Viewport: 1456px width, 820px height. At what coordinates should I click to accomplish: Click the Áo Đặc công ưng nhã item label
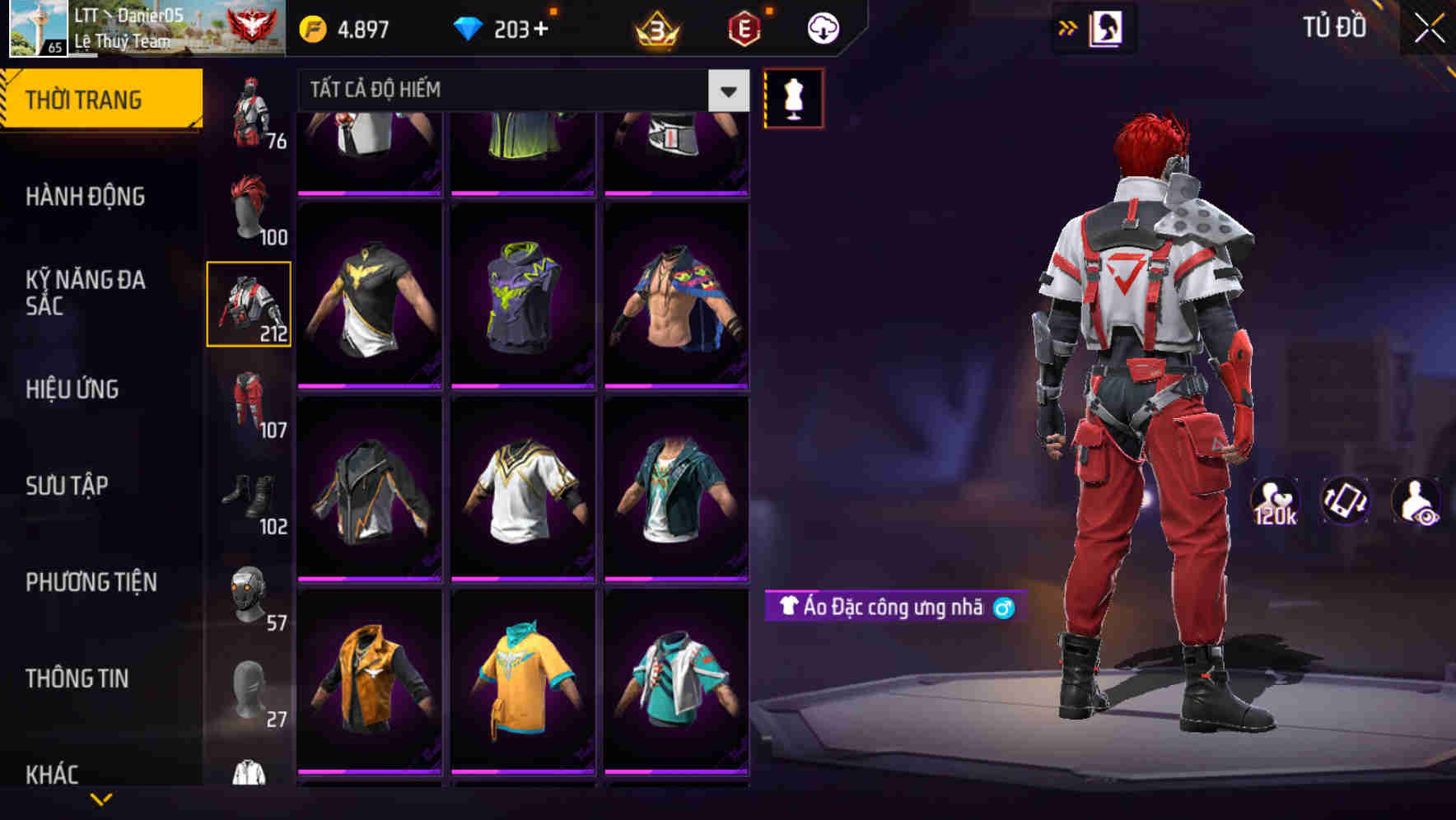(x=889, y=607)
